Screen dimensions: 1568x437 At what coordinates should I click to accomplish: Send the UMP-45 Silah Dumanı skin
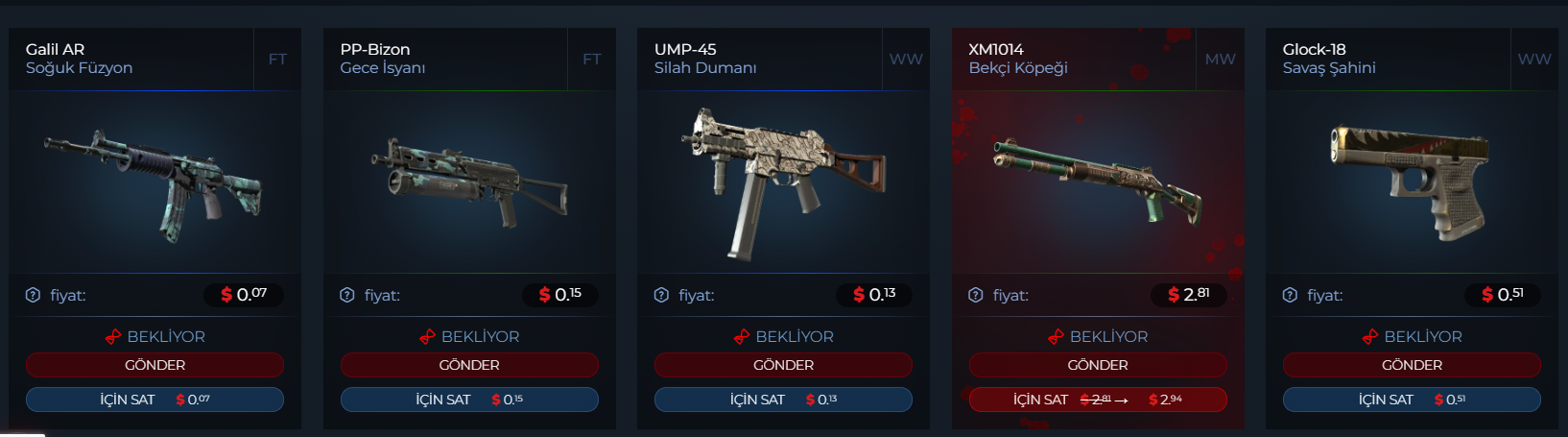783,365
